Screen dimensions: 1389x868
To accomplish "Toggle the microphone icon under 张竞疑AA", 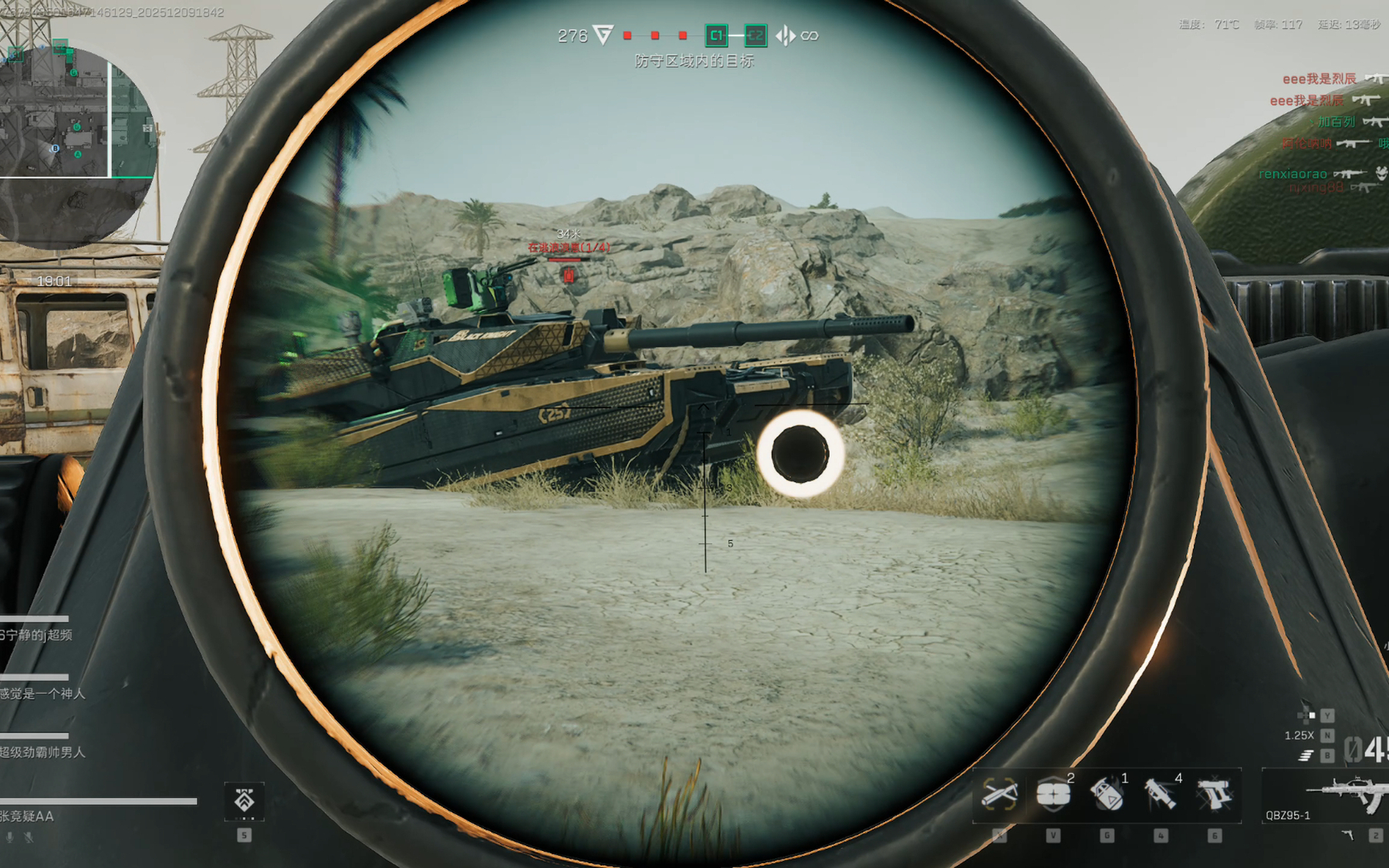I will (x=10, y=836).
